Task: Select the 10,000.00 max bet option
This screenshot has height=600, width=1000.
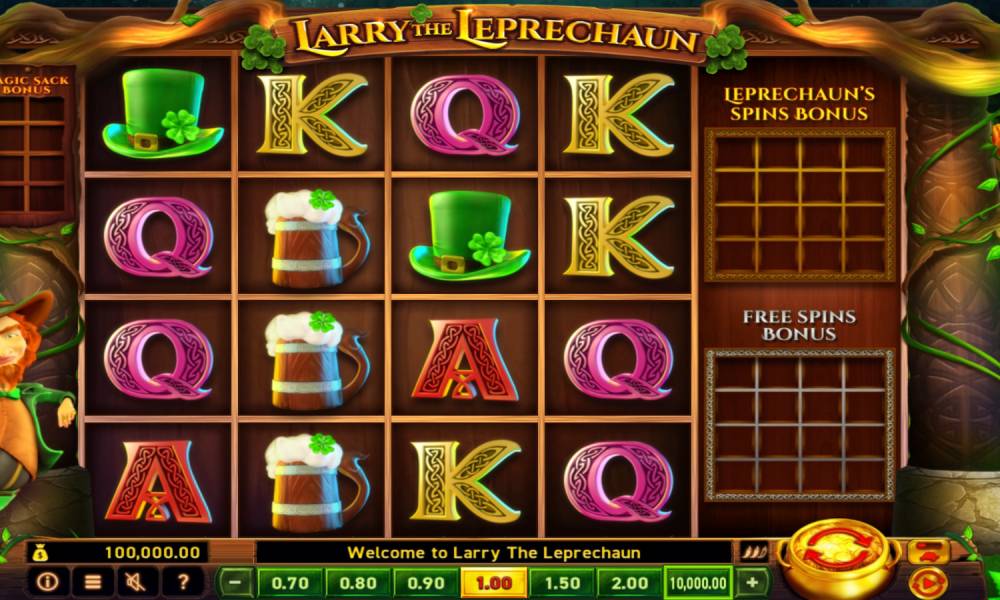Action: (x=698, y=582)
